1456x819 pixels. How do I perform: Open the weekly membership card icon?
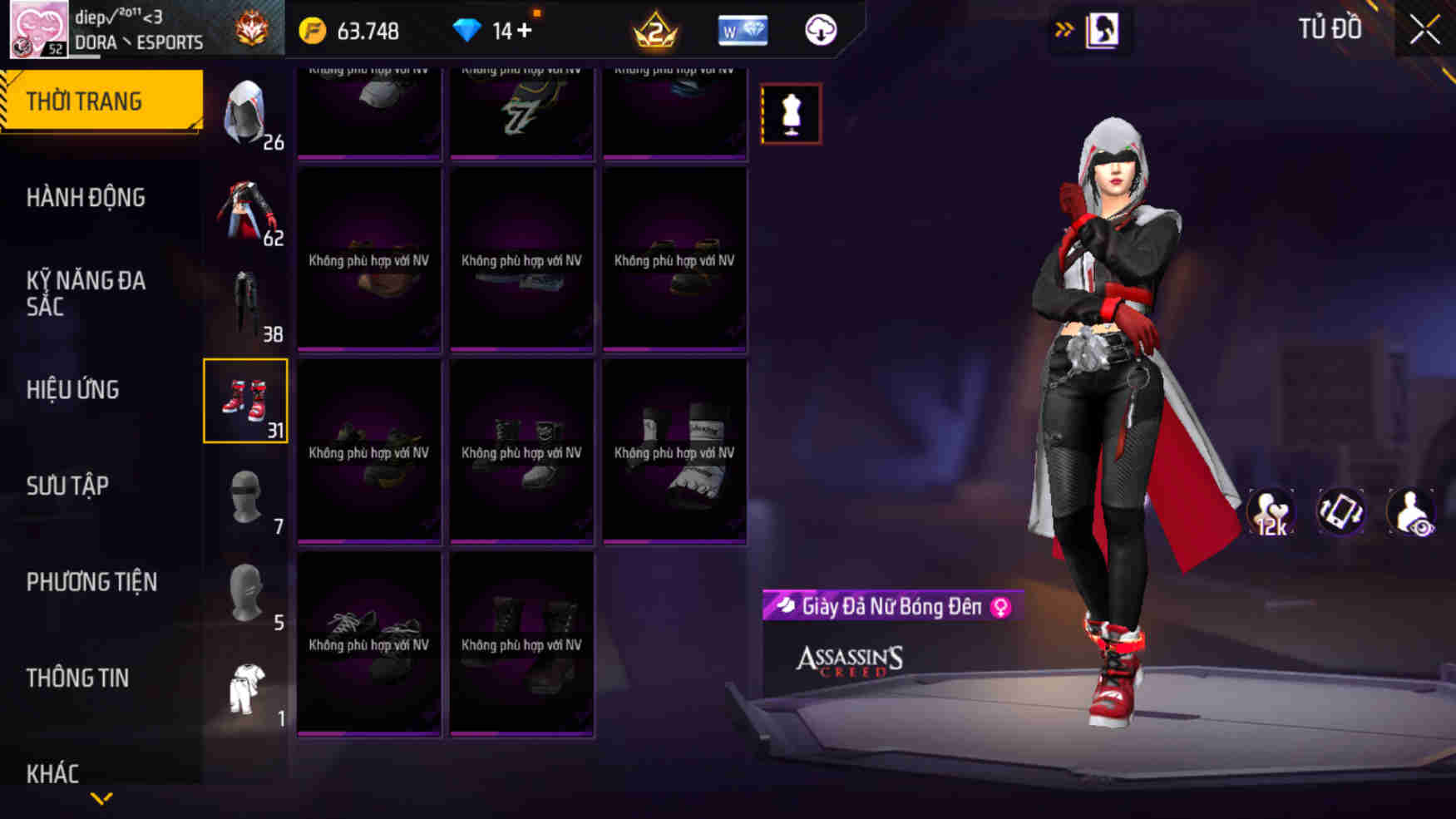point(743,31)
